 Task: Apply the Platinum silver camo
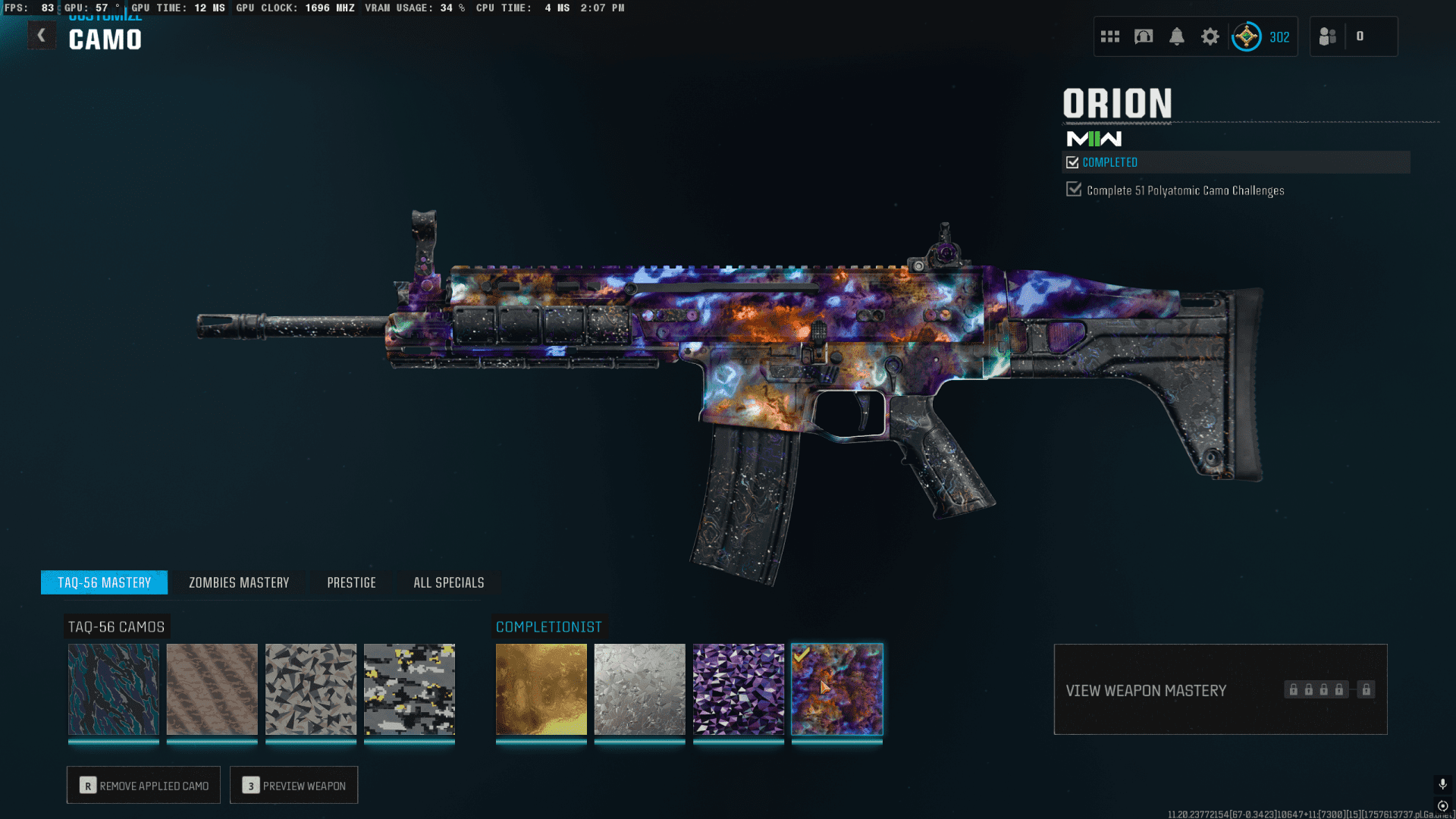(640, 689)
